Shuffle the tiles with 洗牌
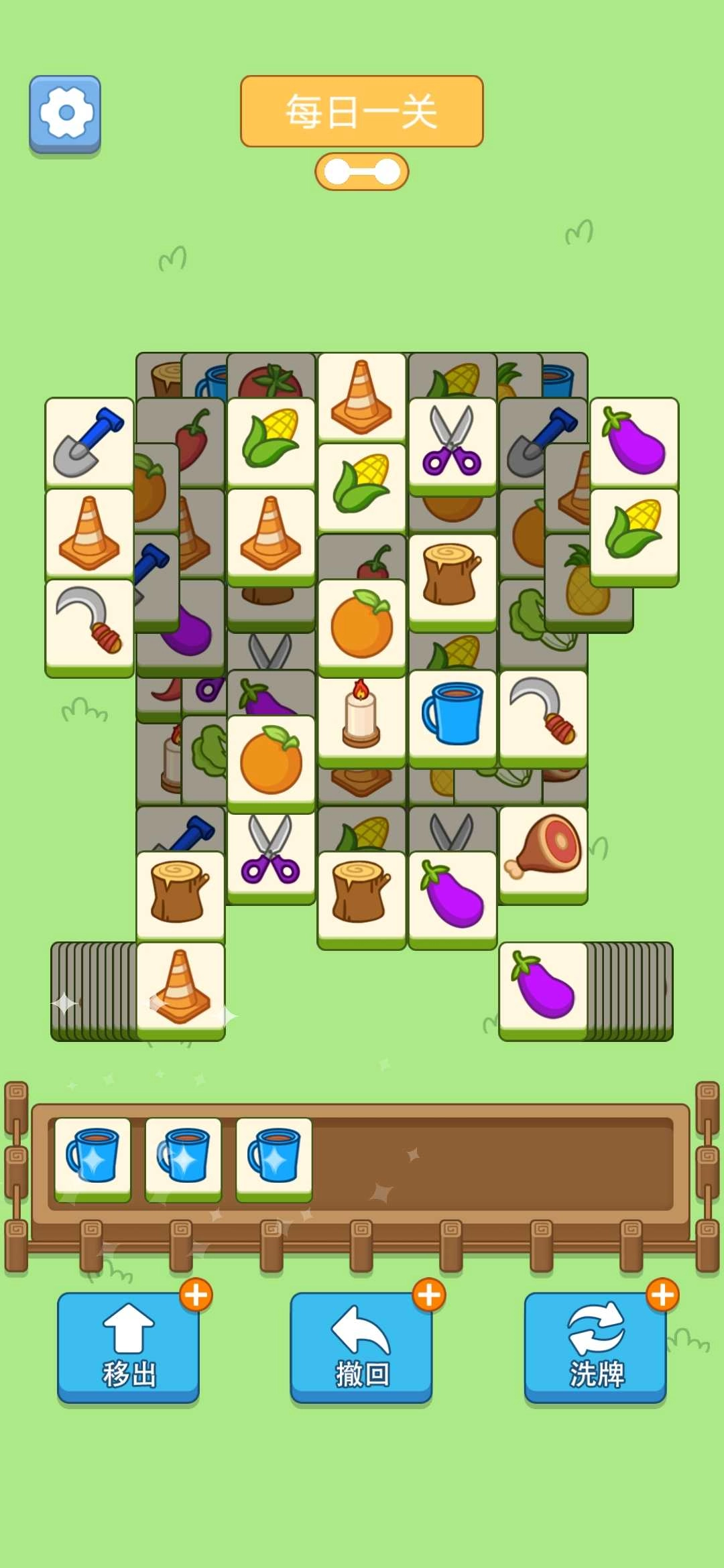The width and height of the screenshot is (724, 1568). click(595, 1347)
